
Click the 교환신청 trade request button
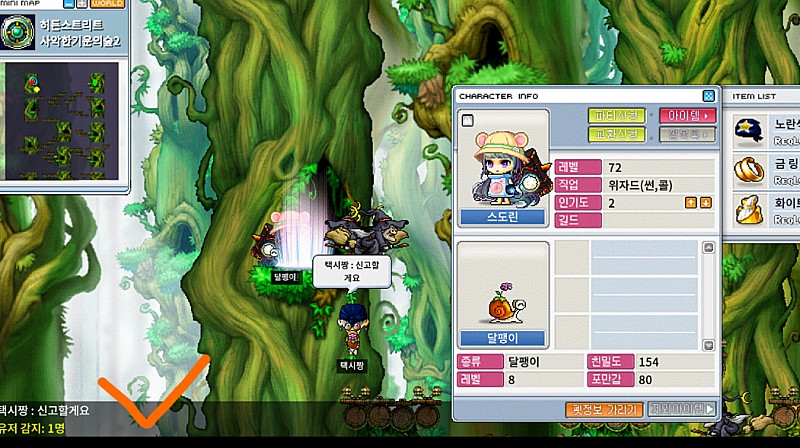(x=617, y=133)
